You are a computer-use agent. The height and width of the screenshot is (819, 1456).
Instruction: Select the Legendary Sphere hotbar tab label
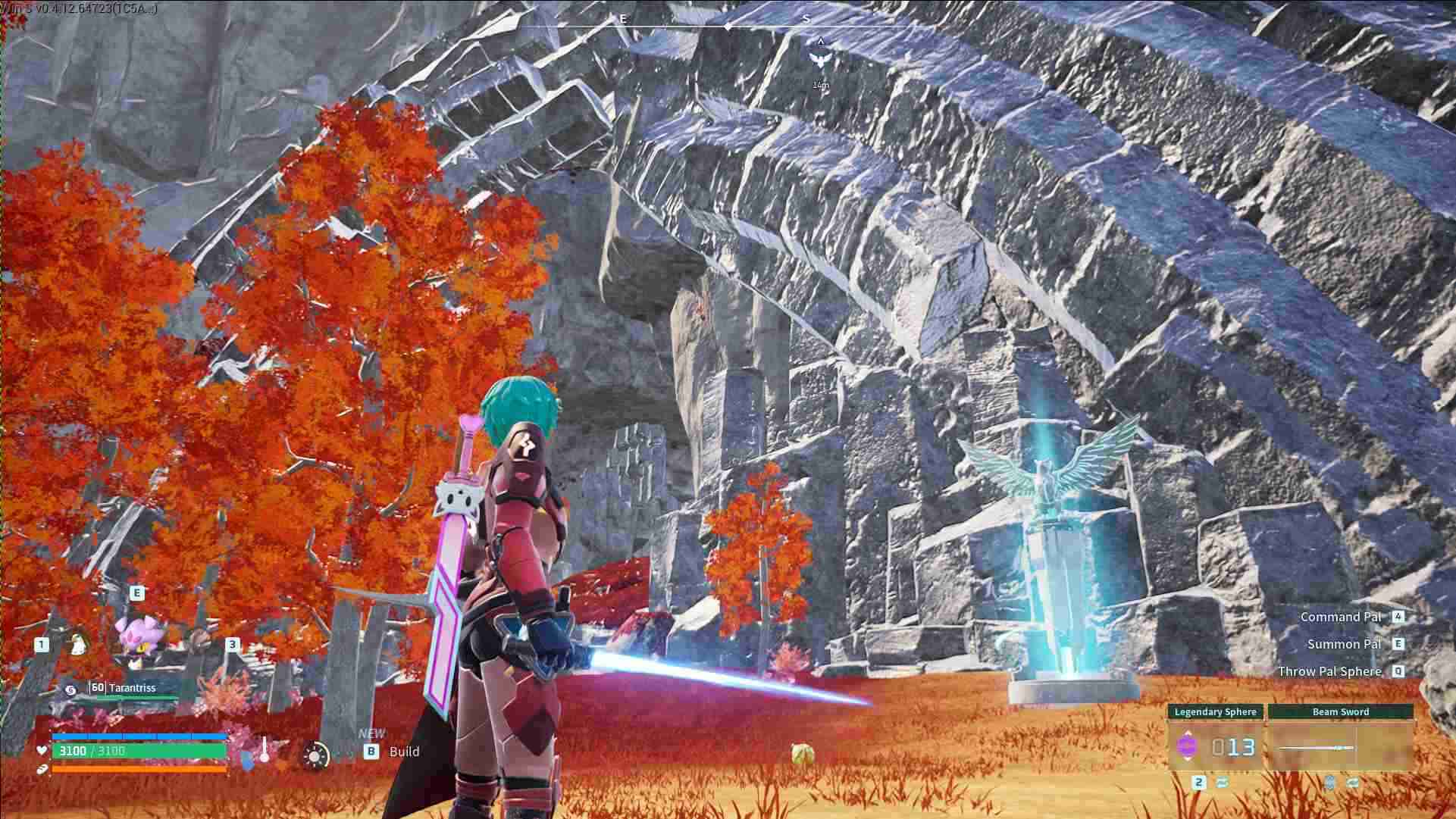[x=1215, y=711]
